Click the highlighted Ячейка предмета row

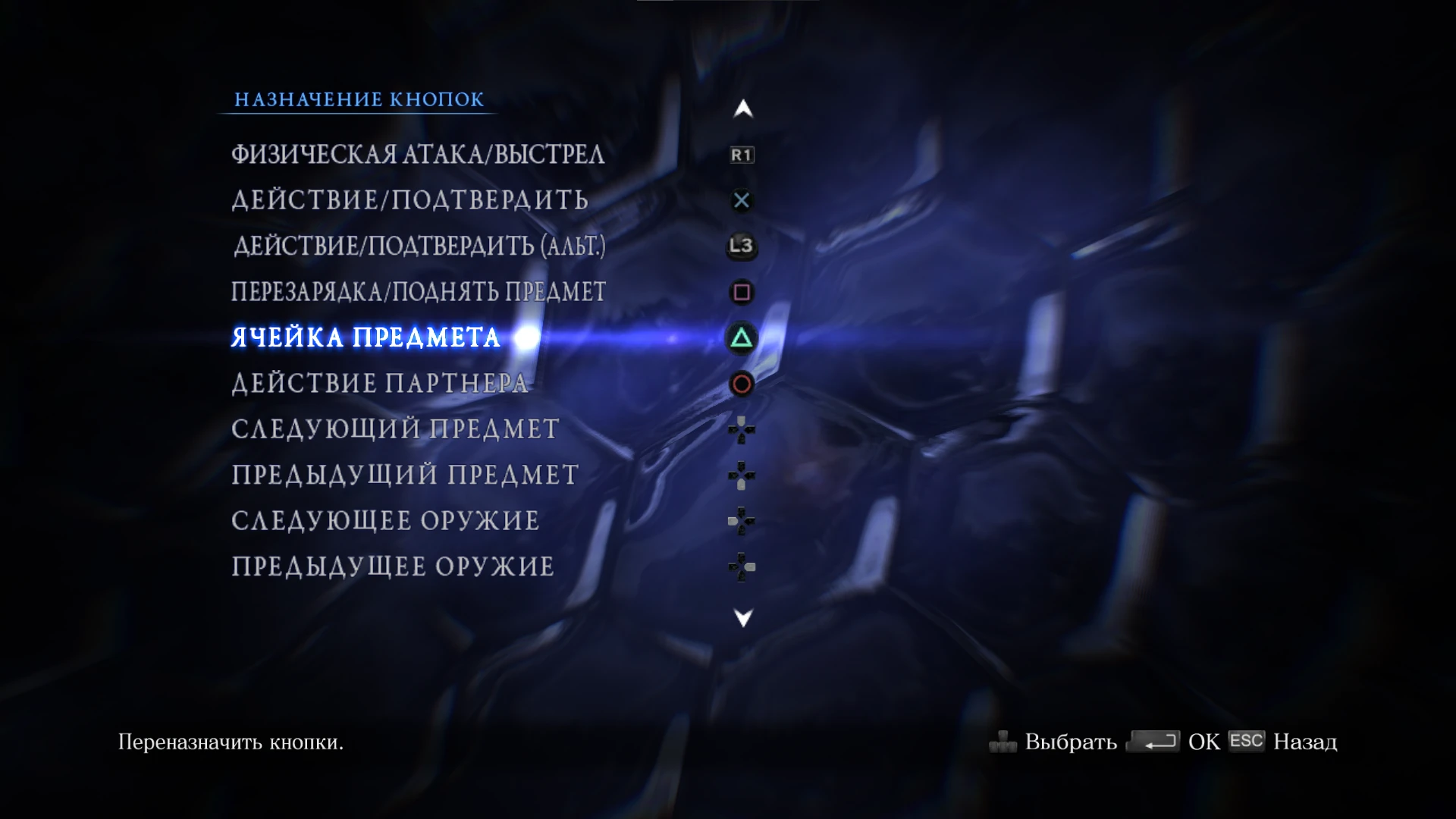[366, 338]
